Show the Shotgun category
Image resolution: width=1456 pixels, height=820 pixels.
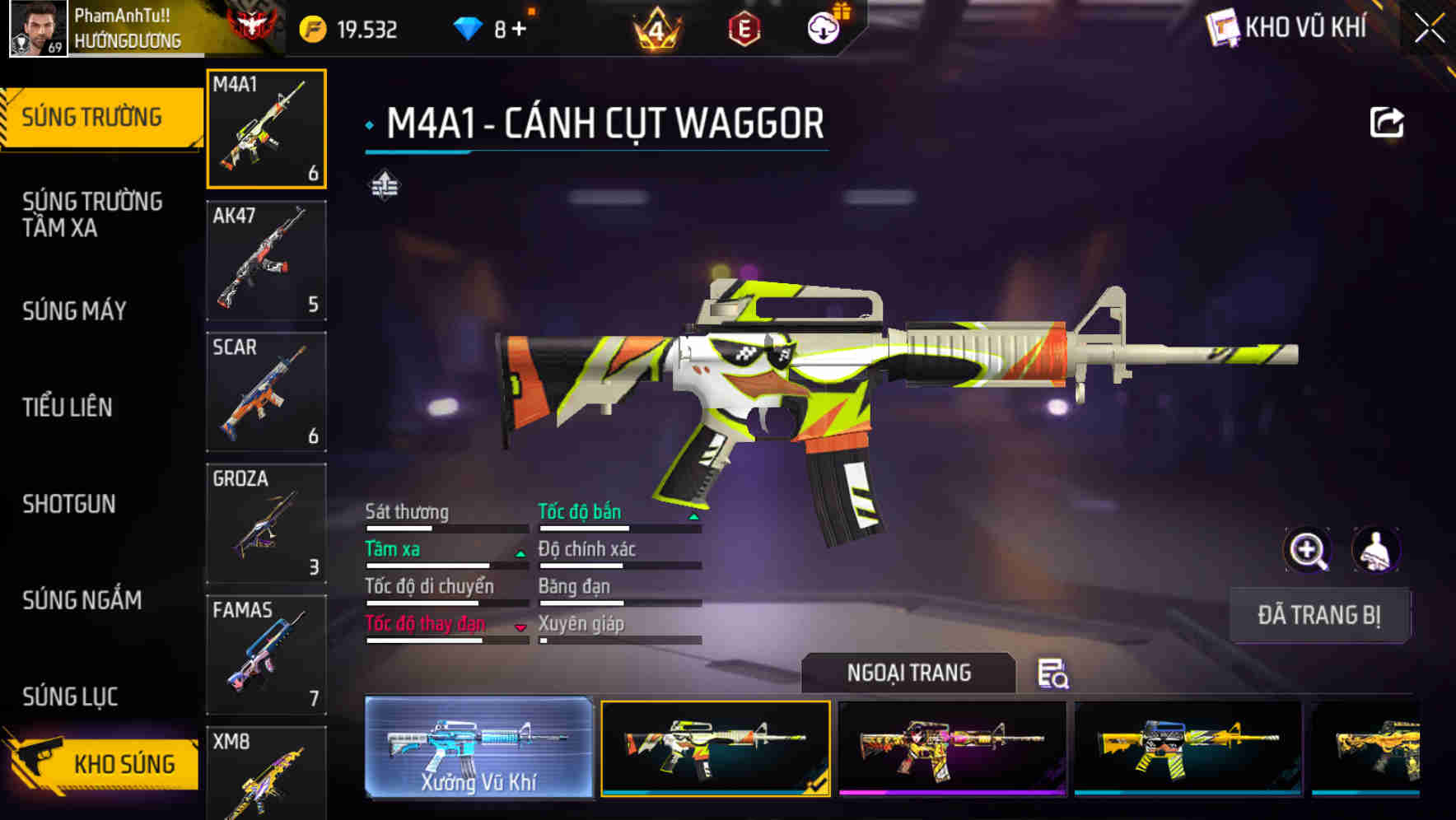[x=69, y=504]
